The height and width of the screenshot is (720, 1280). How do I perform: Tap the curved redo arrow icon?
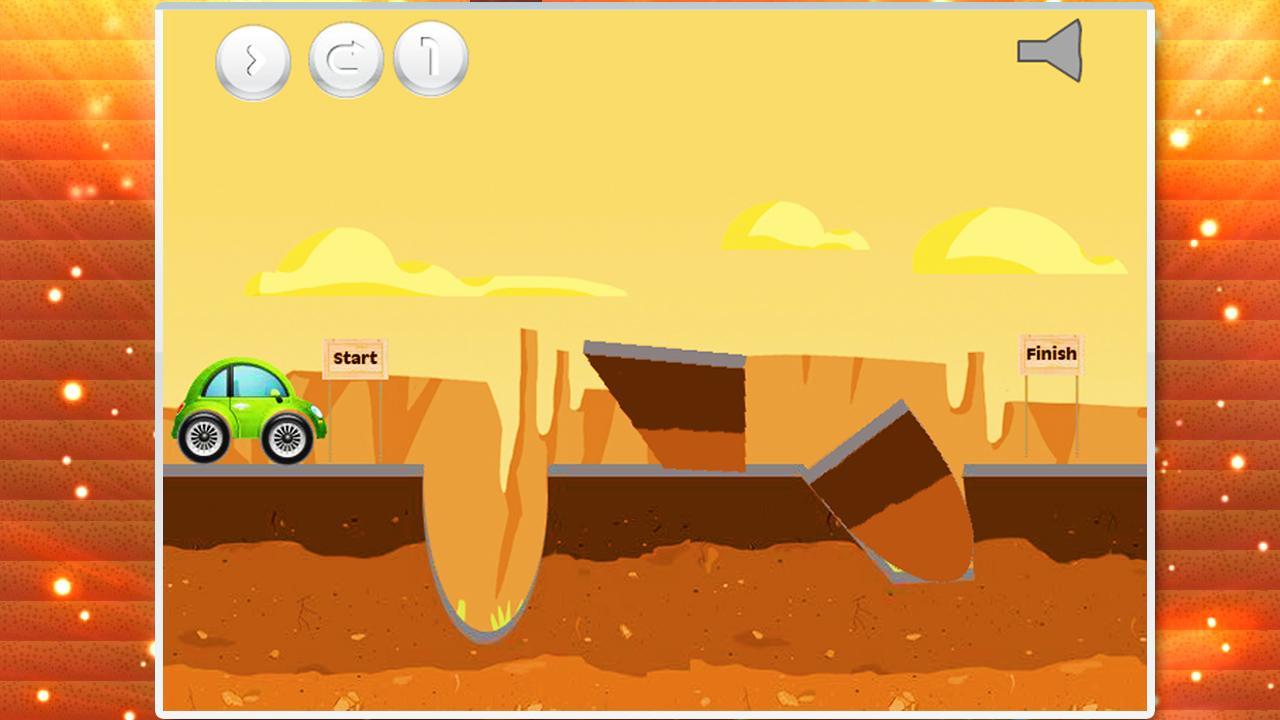pyautogui.click(x=345, y=58)
